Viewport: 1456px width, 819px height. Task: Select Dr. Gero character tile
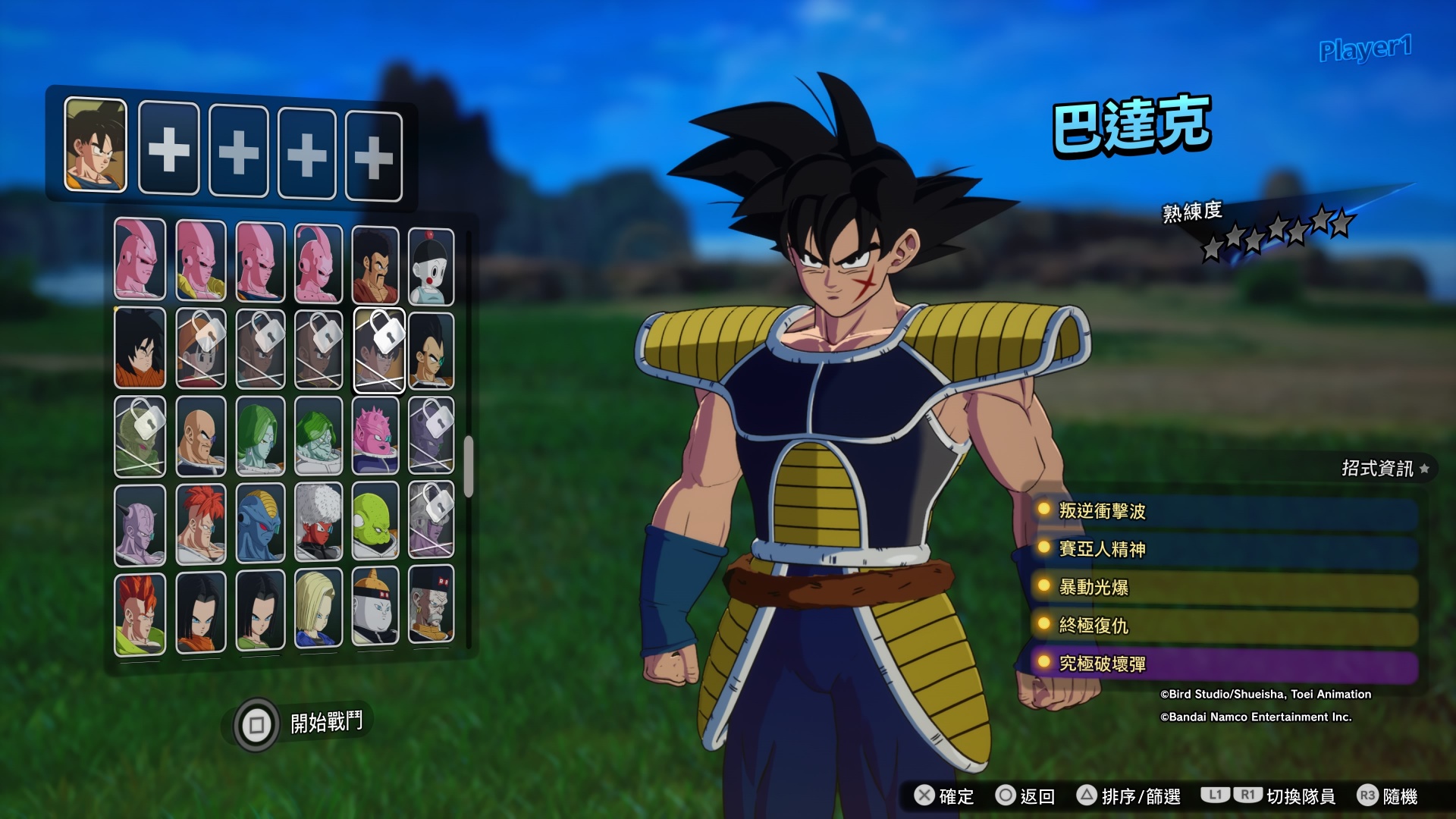(x=431, y=607)
